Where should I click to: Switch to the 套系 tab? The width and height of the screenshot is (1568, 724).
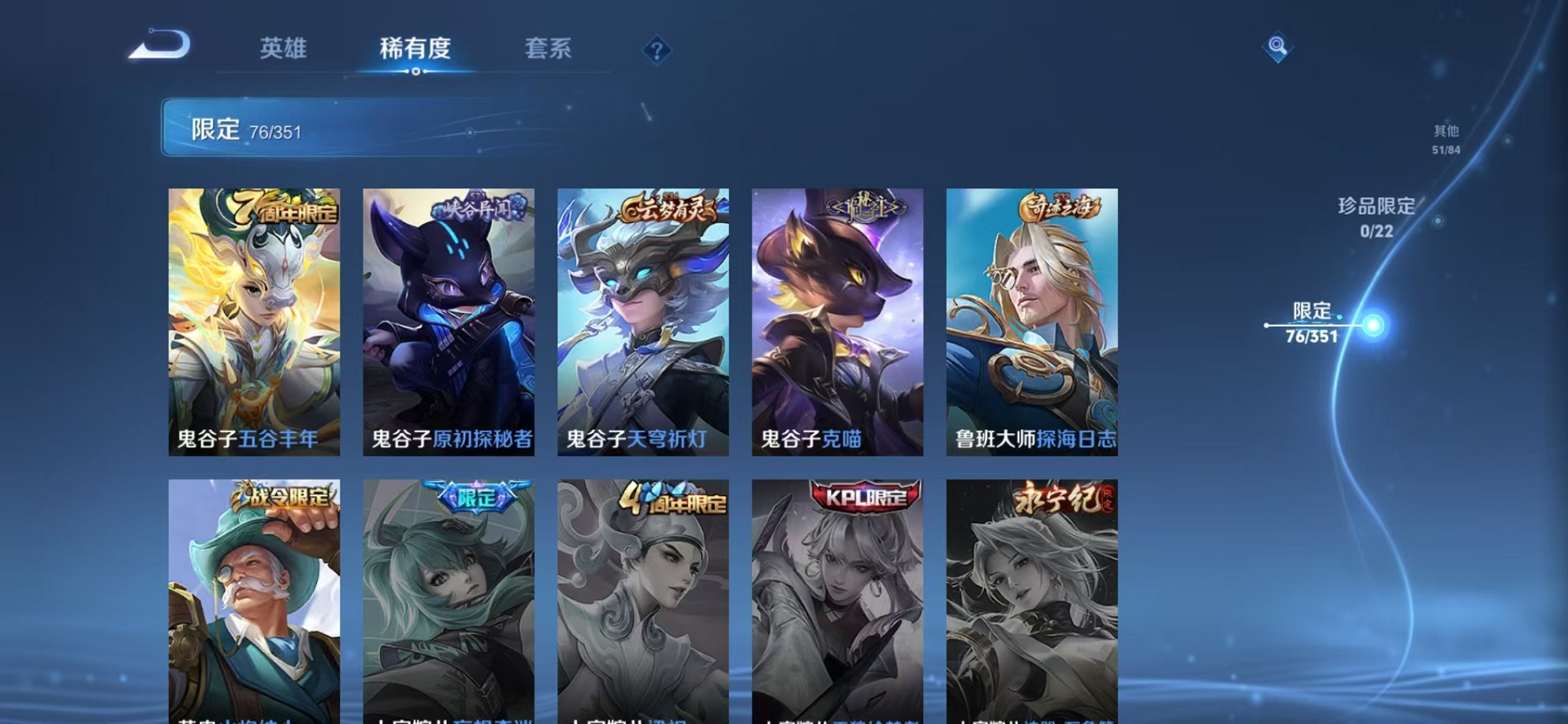point(549,49)
